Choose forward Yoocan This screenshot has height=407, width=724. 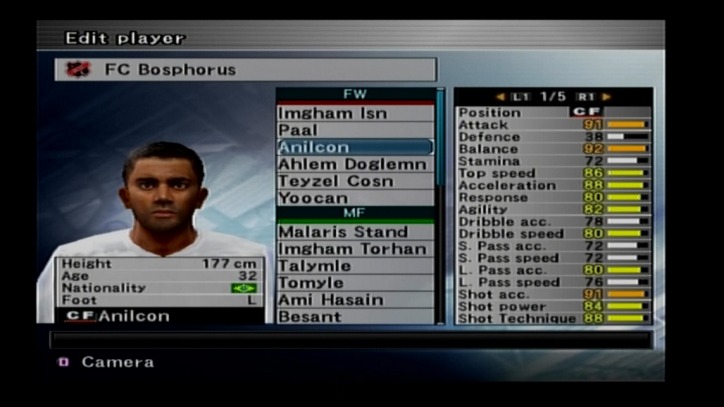[355, 198]
